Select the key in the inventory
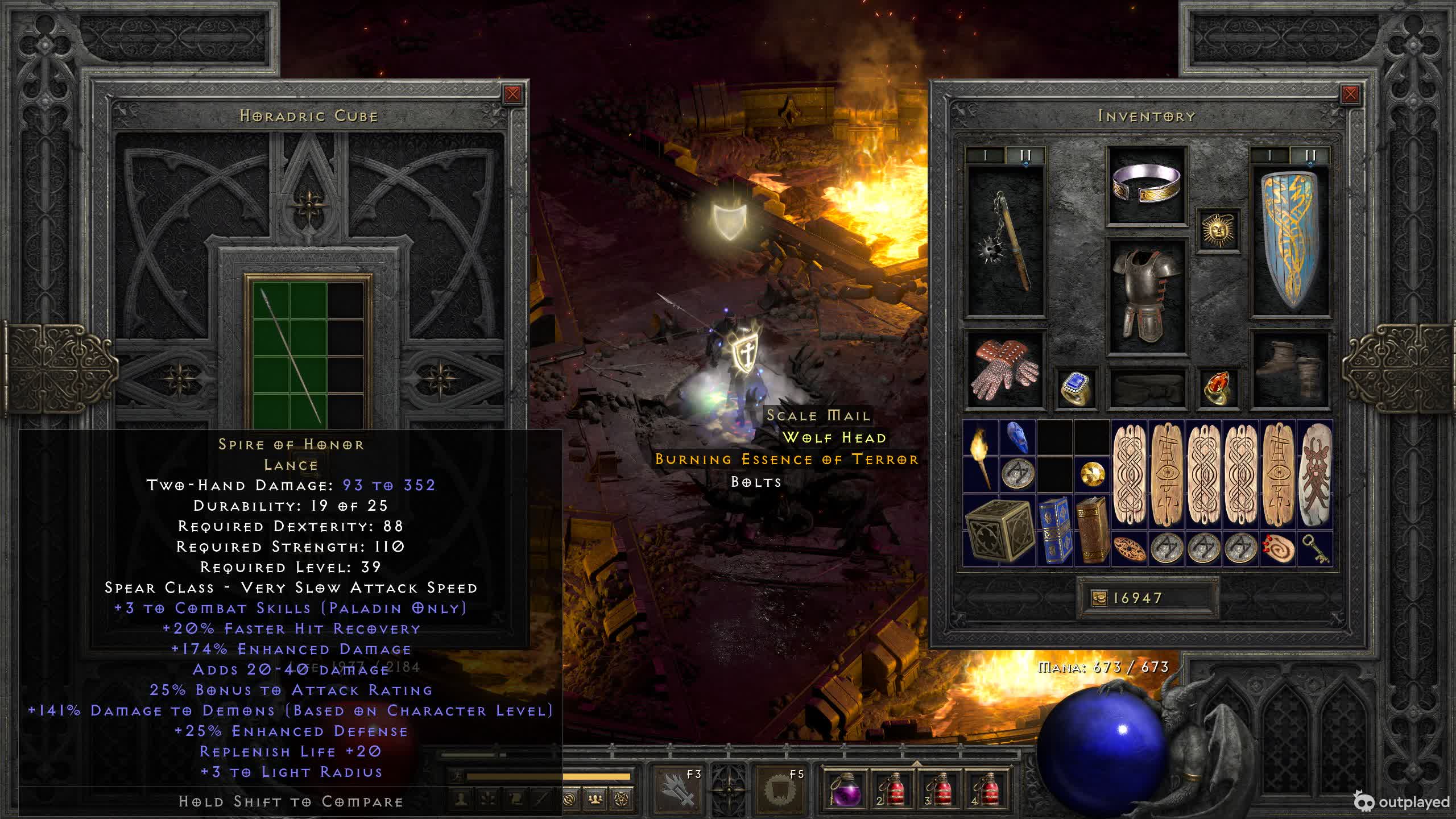Viewport: 1456px width, 819px height. tap(1314, 549)
